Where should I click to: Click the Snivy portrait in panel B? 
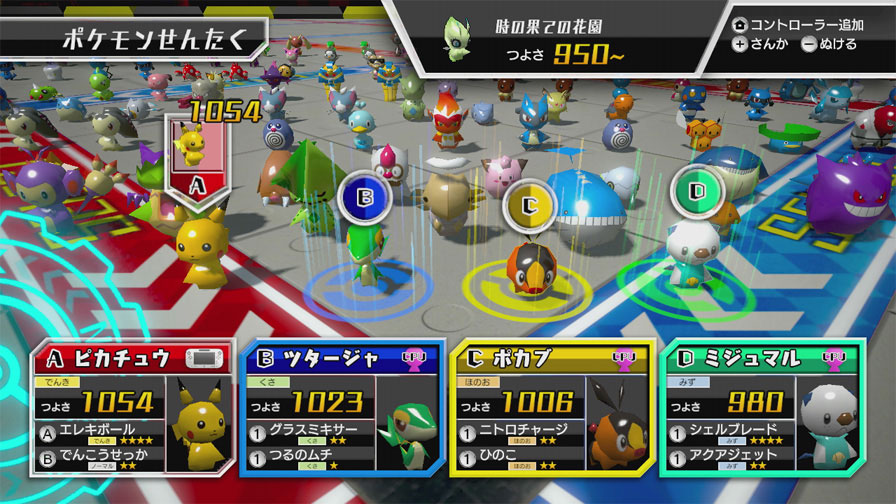pos(409,417)
